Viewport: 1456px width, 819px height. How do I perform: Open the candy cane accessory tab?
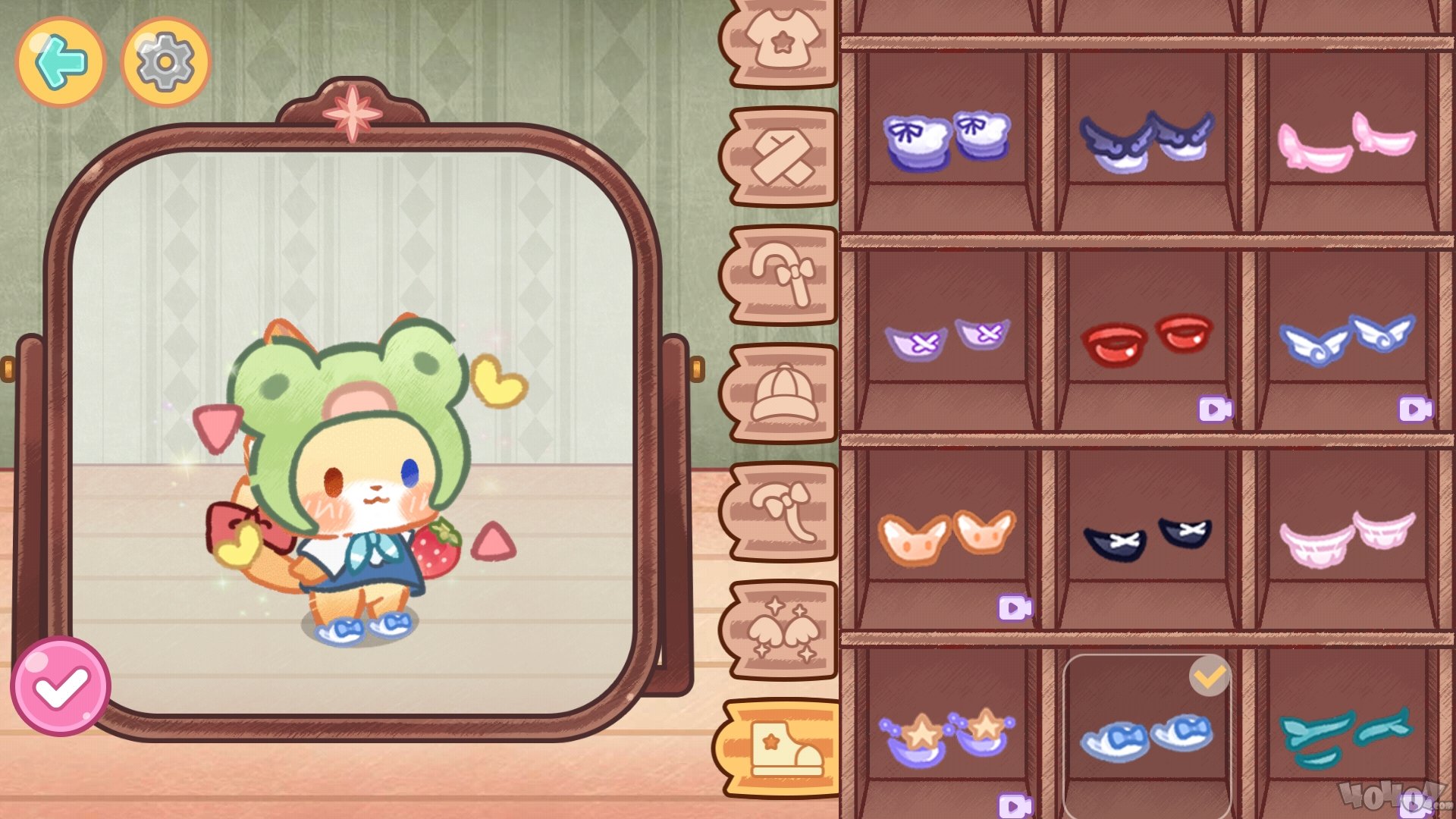783,275
